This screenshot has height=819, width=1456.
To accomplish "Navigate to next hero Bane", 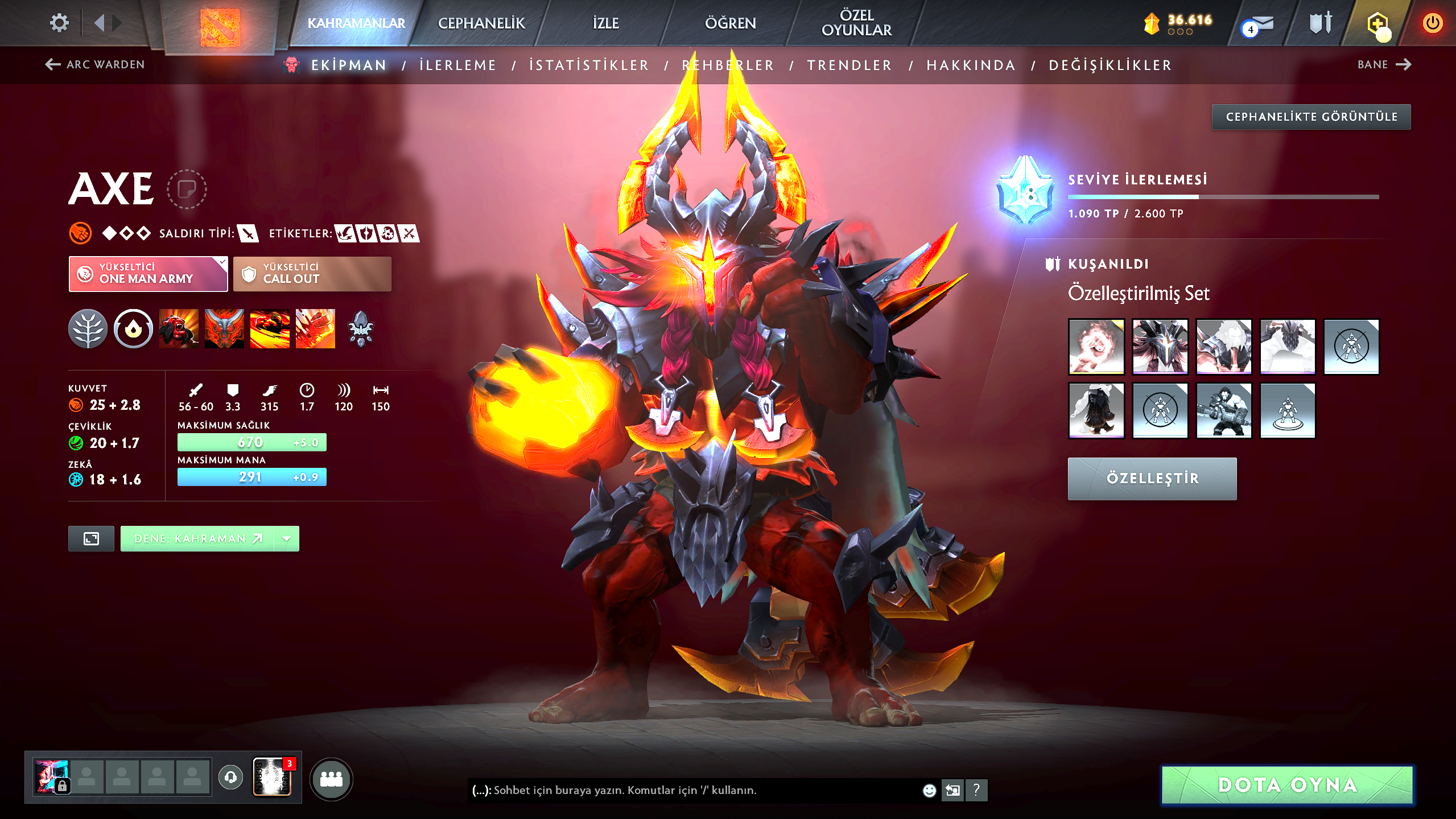I will pos(1384,64).
